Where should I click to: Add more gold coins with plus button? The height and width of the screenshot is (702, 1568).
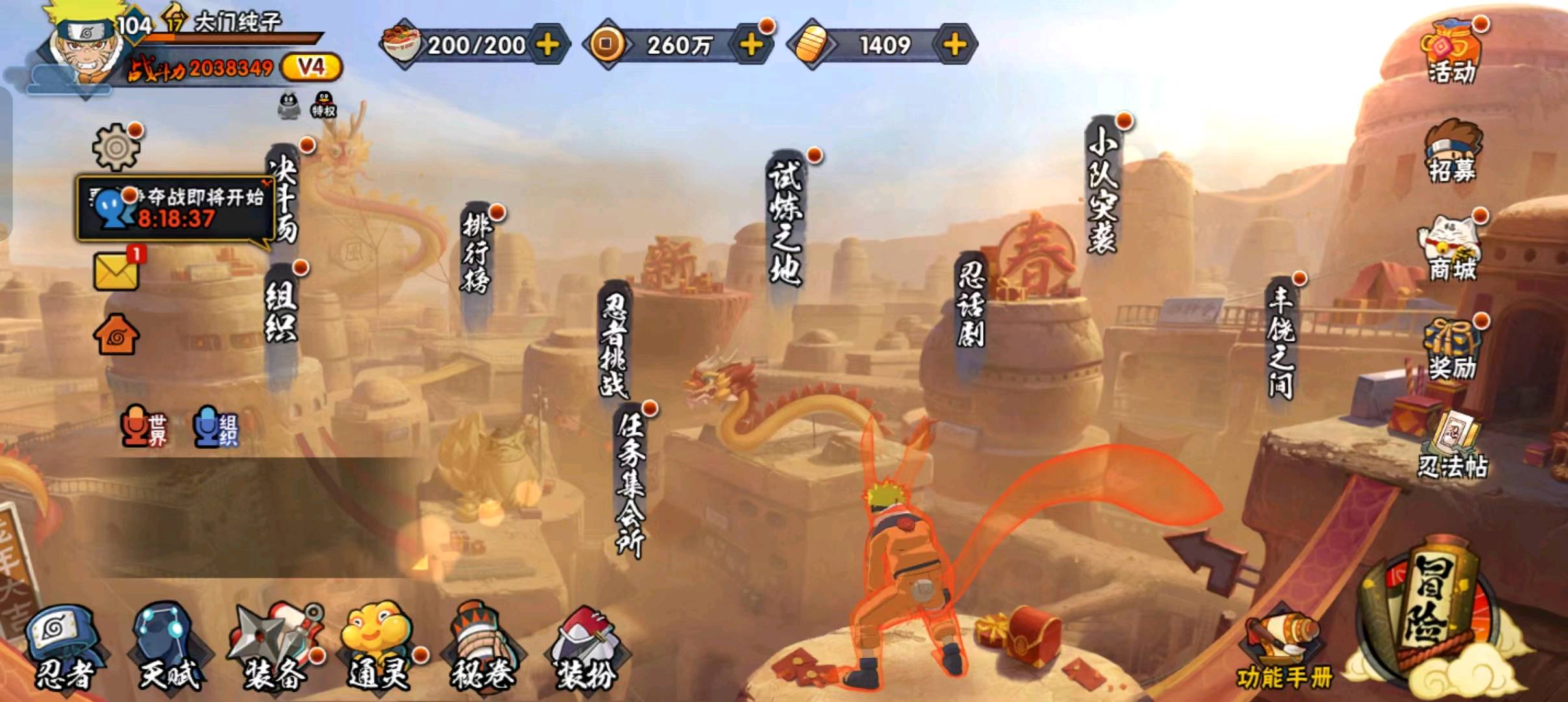[751, 45]
